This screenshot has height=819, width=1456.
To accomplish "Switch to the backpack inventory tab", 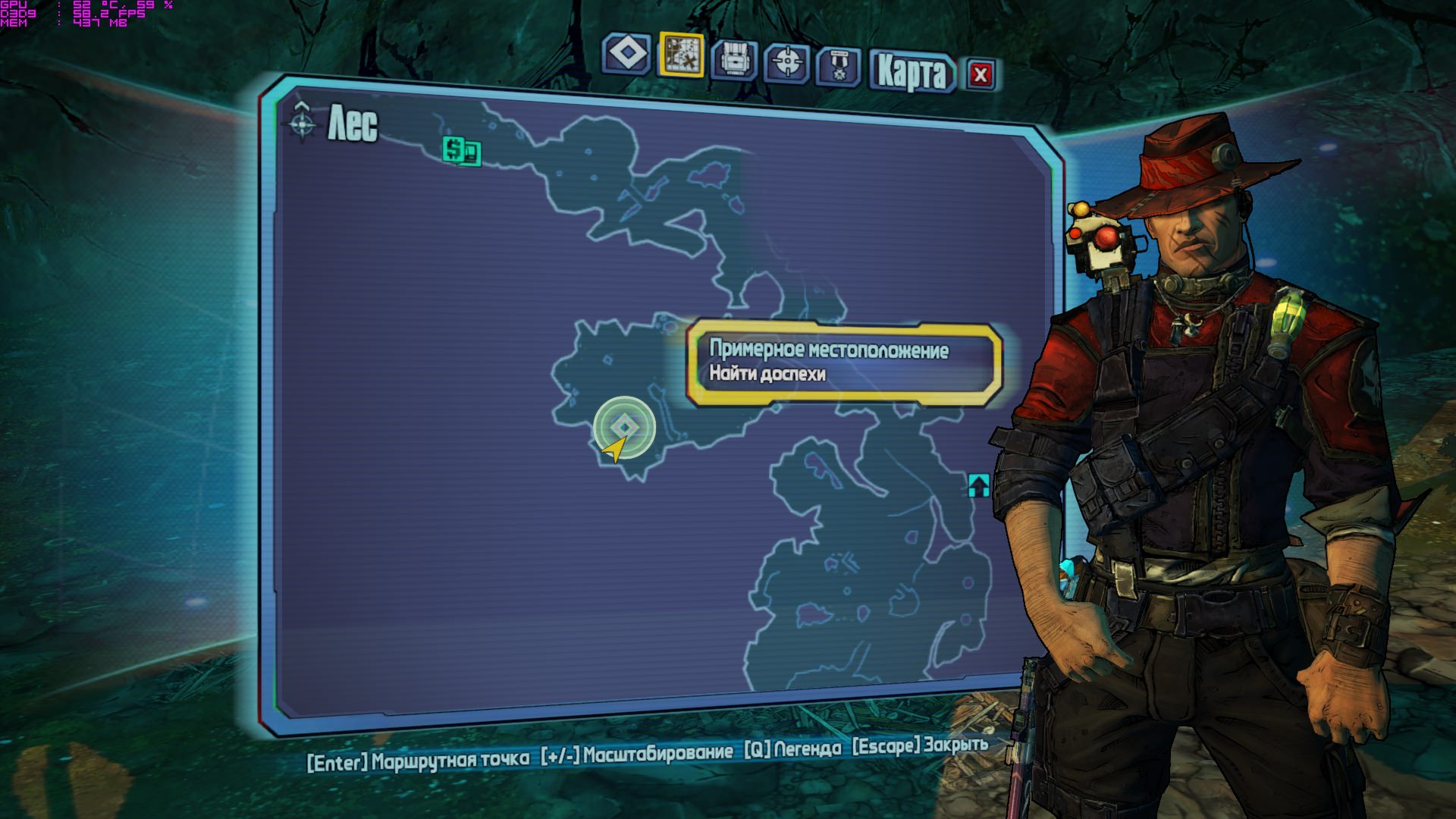I will 733,59.
